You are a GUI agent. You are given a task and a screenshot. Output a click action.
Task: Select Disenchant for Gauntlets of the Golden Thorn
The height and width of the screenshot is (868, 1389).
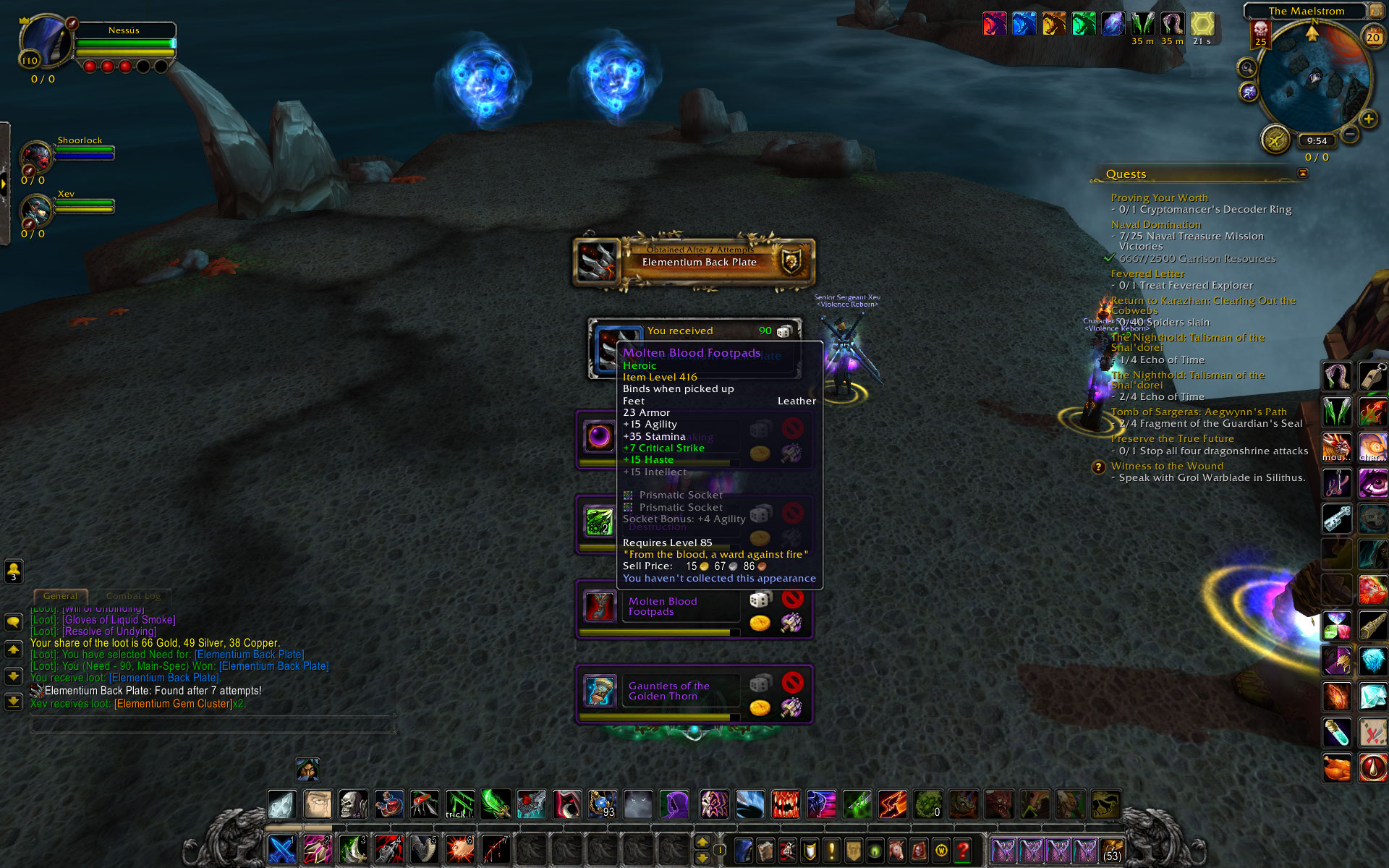pyautogui.click(x=791, y=707)
